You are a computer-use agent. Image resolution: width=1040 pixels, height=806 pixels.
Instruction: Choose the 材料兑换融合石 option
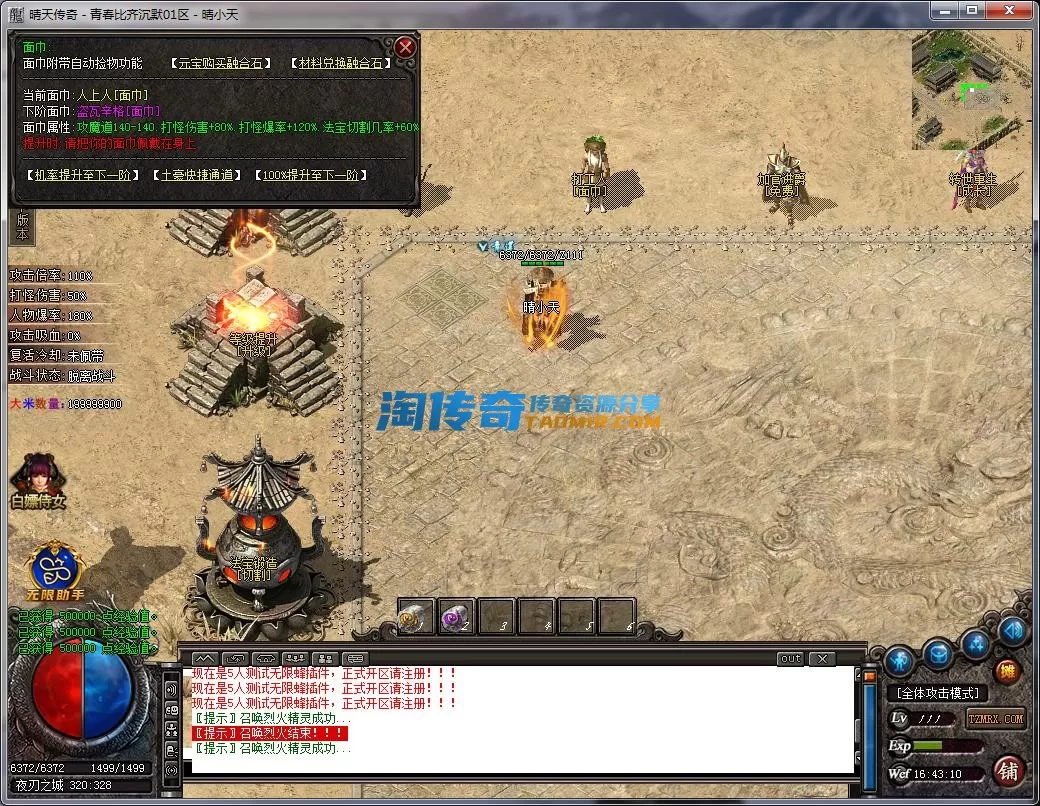click(x=341, y=63)
